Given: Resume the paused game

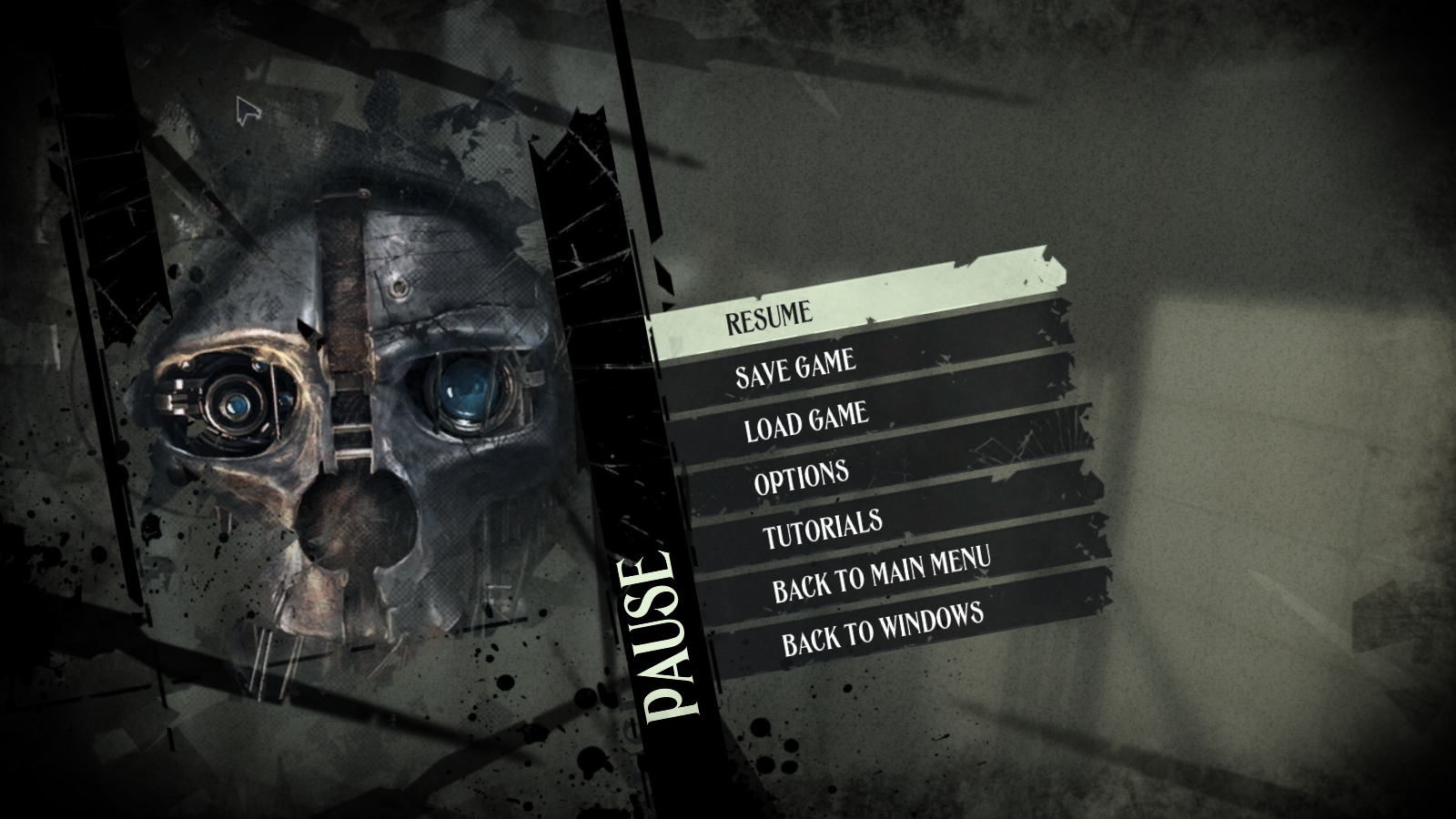Looking at the screenshot, I should (x=769, y=317).
